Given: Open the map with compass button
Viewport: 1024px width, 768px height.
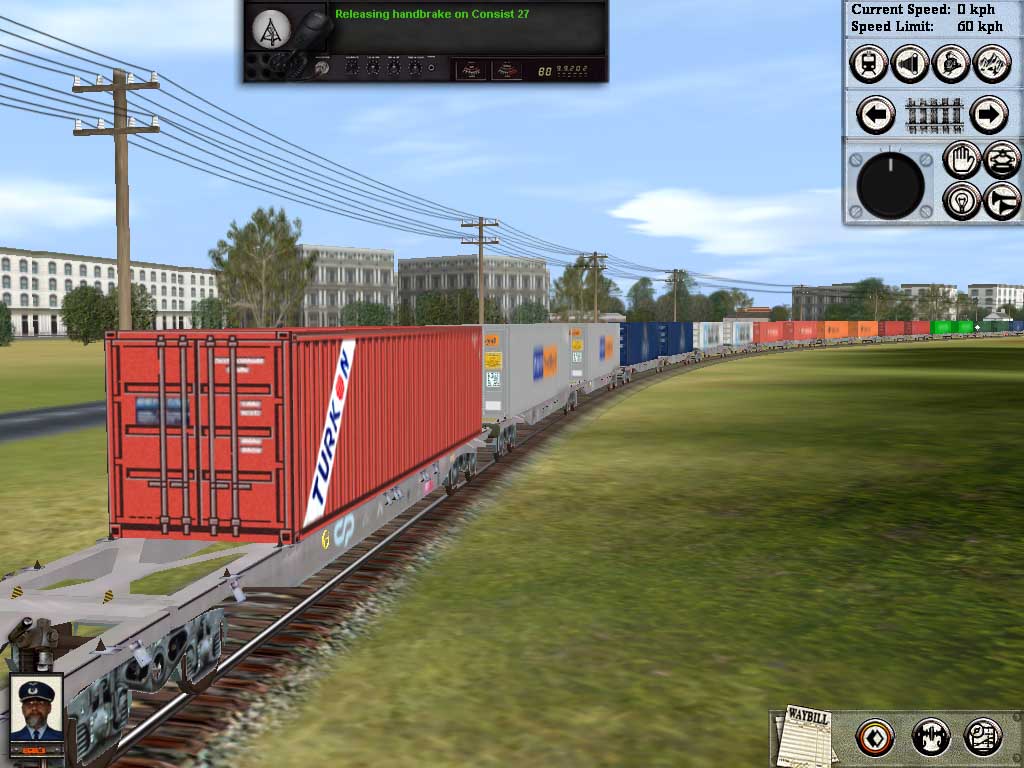Looking at the screenshot, I should click(983, 738).
